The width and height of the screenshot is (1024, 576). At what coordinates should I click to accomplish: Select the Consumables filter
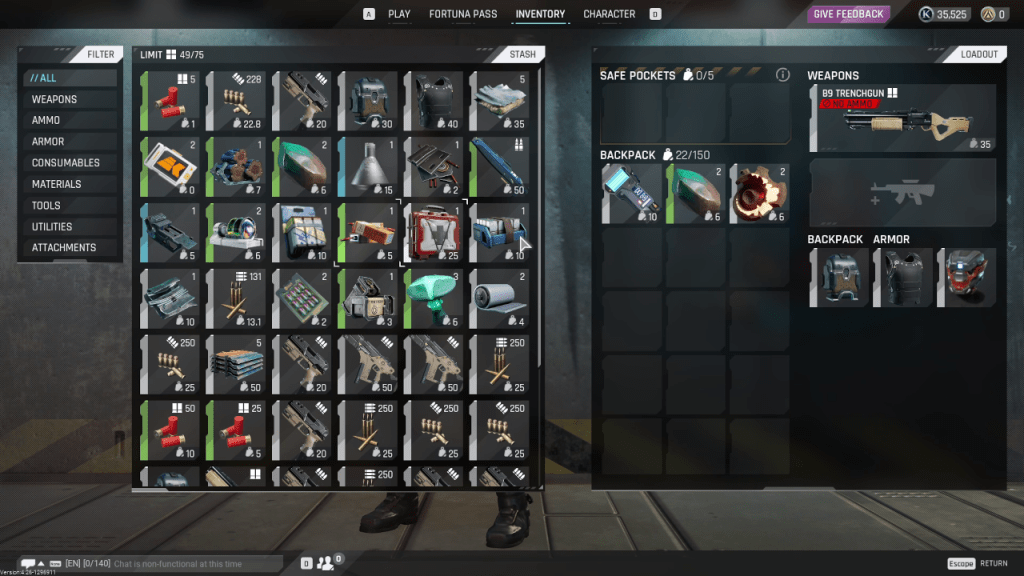[66, 163]
